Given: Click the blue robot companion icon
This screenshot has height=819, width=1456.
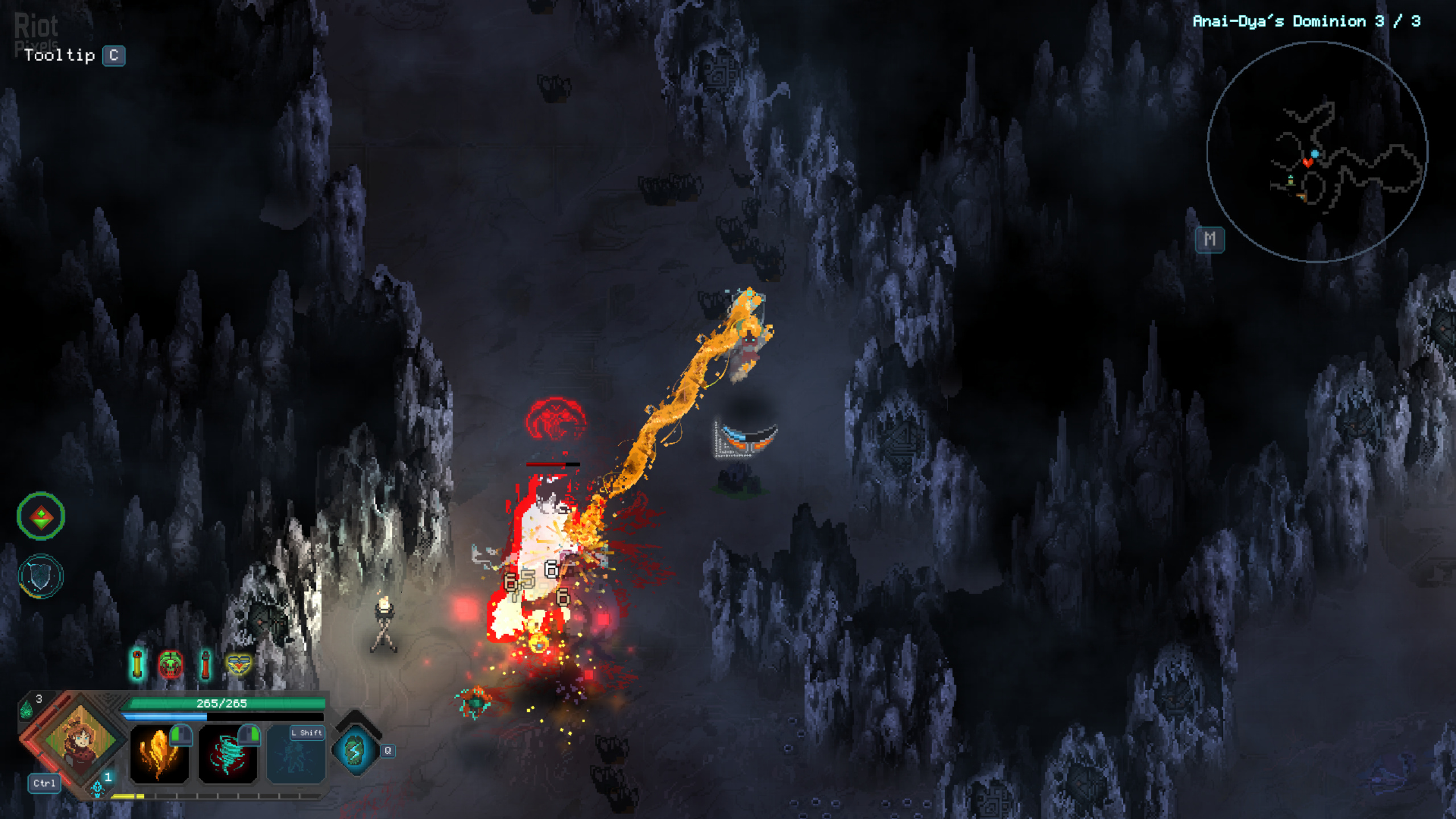Looking at the screenshot, I should click(97, 788).
